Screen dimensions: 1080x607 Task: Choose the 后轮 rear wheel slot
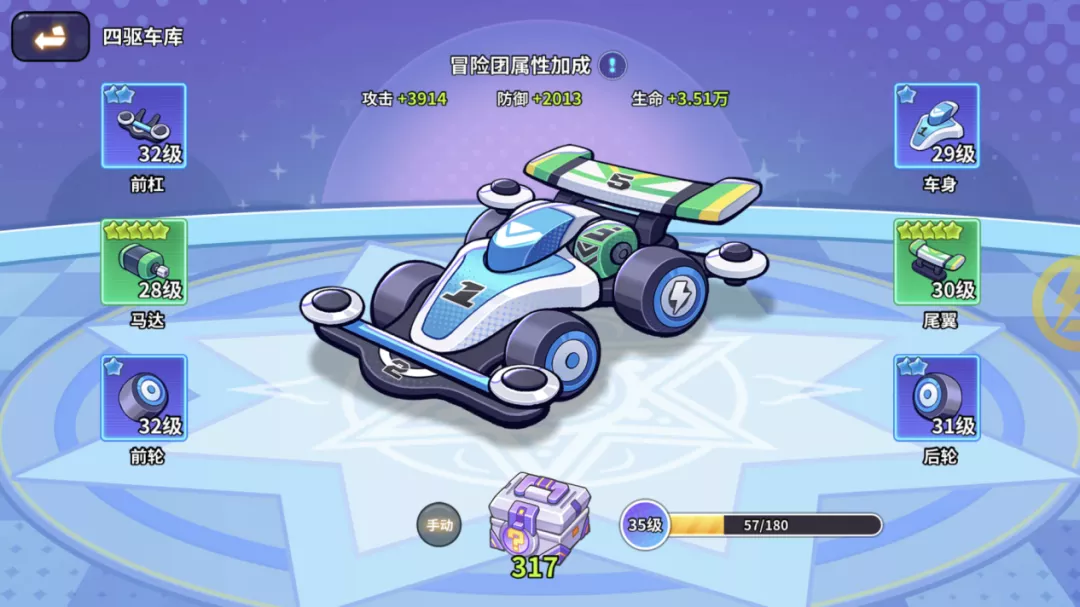pos(936,398)
